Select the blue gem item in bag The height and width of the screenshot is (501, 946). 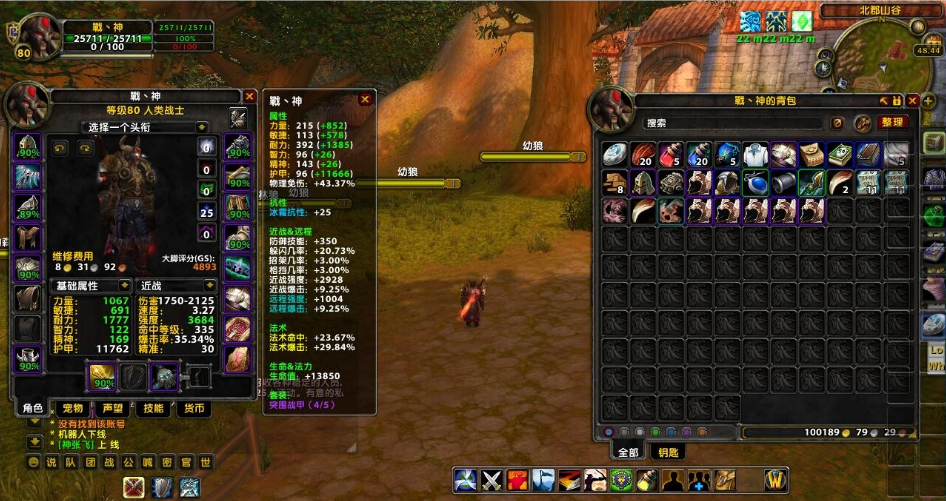pyautogui.click(x=756, y=183)
